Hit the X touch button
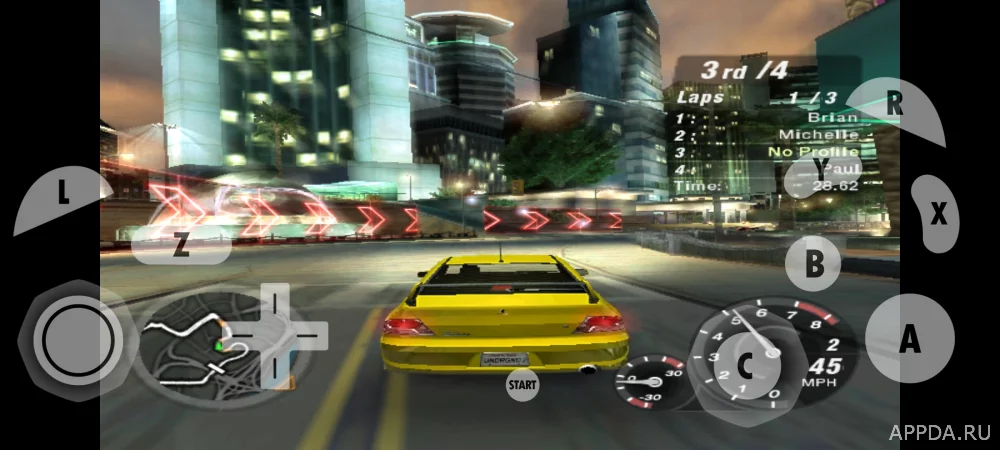The width and height of the screenshot is (1000, 450). (937, 213)
